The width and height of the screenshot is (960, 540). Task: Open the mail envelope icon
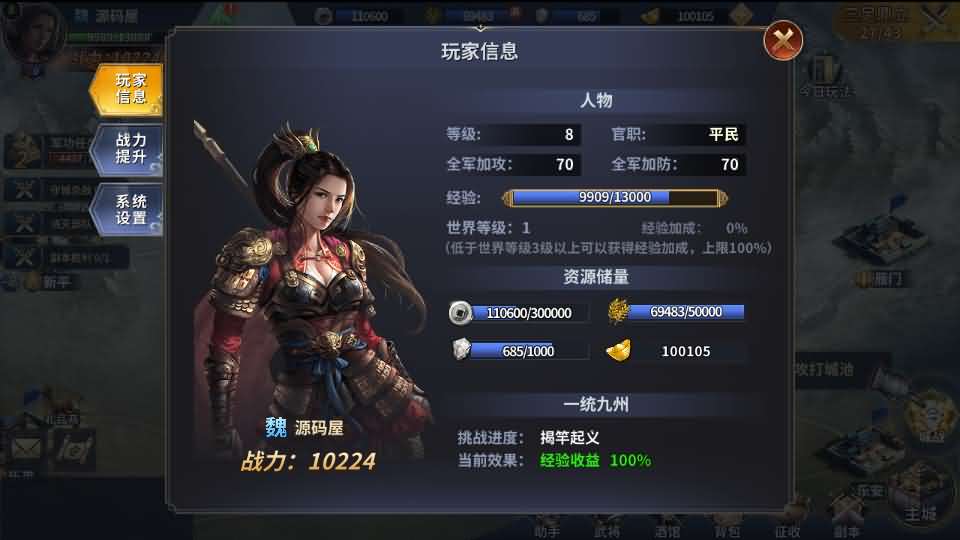pos(25,449)
